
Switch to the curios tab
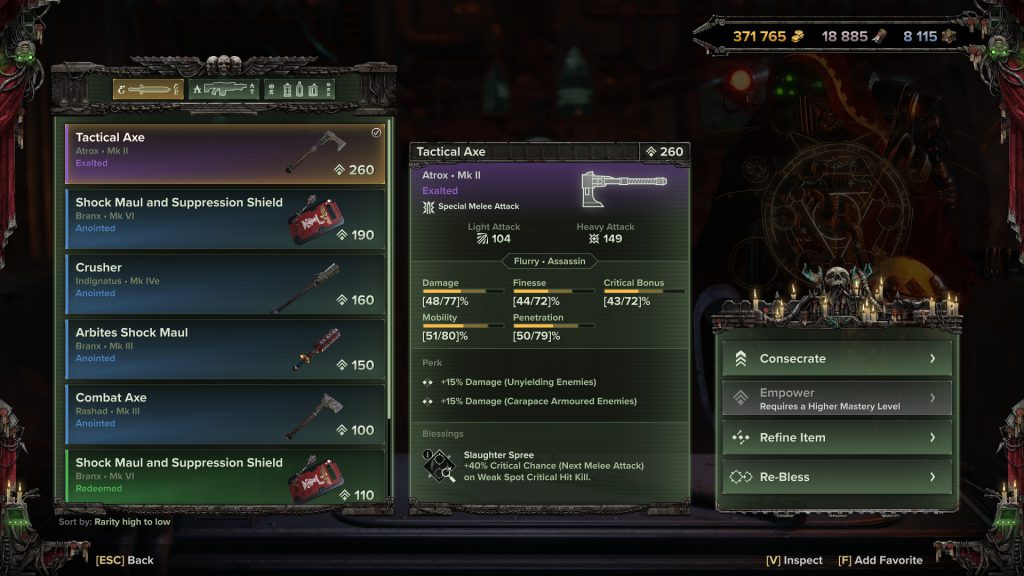pyautogui.click(x=298, y=90)
